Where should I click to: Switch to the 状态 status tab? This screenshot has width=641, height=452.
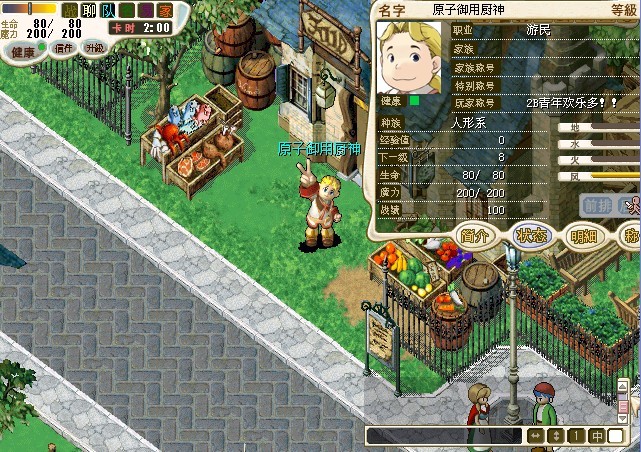[x=530, y=236]
